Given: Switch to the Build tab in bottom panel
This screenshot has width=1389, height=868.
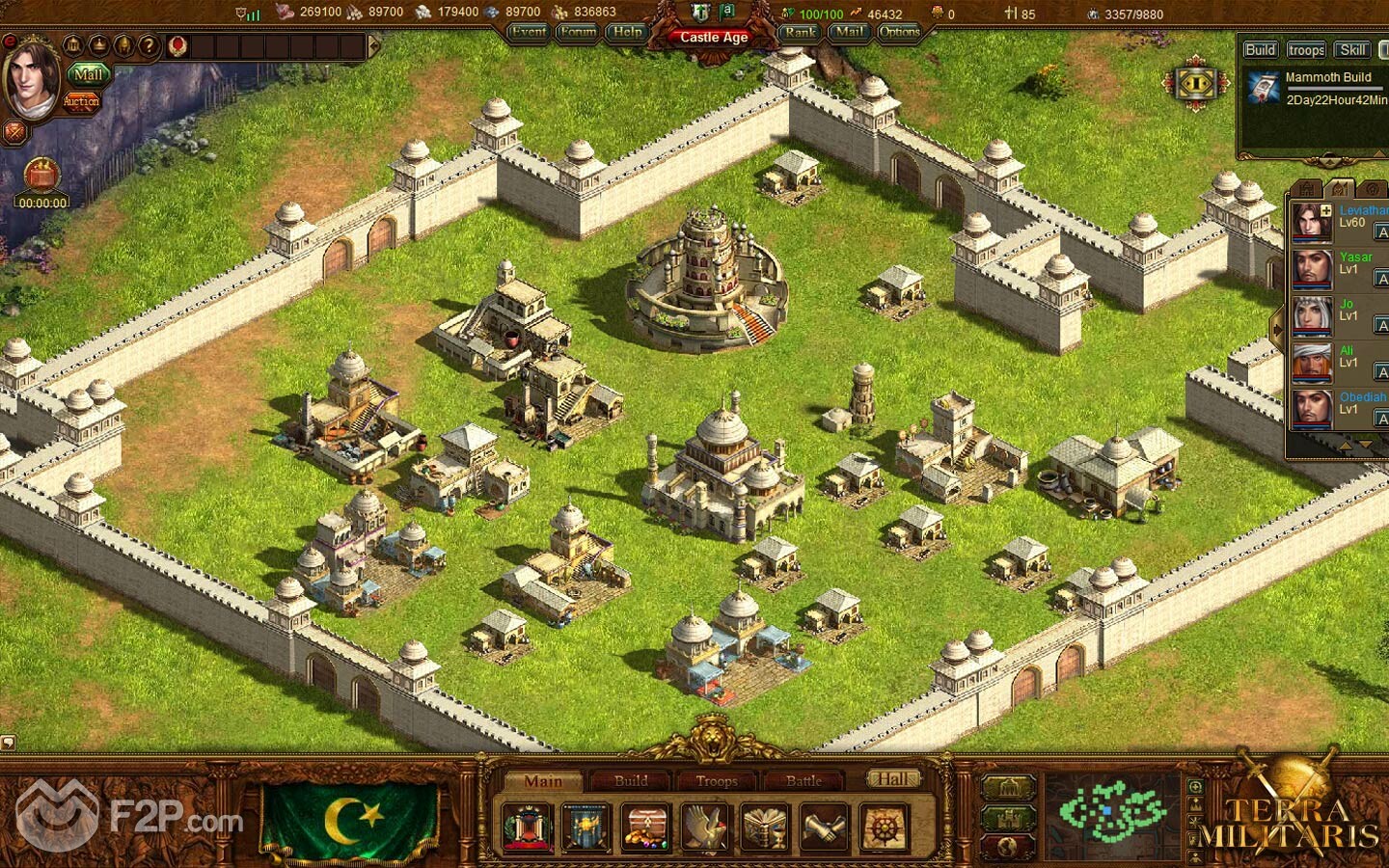Looking at the screenshot, I should coord(631,780).
